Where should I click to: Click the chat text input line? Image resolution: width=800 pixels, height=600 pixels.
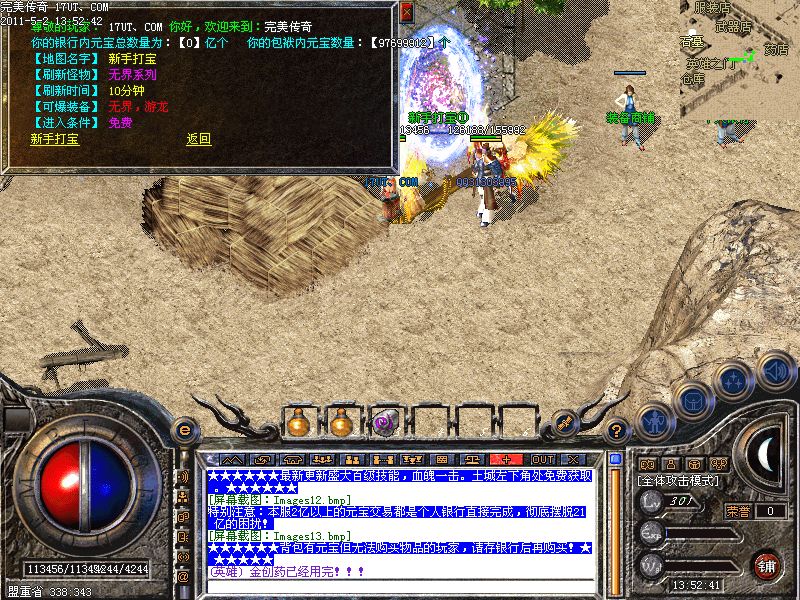400,586
